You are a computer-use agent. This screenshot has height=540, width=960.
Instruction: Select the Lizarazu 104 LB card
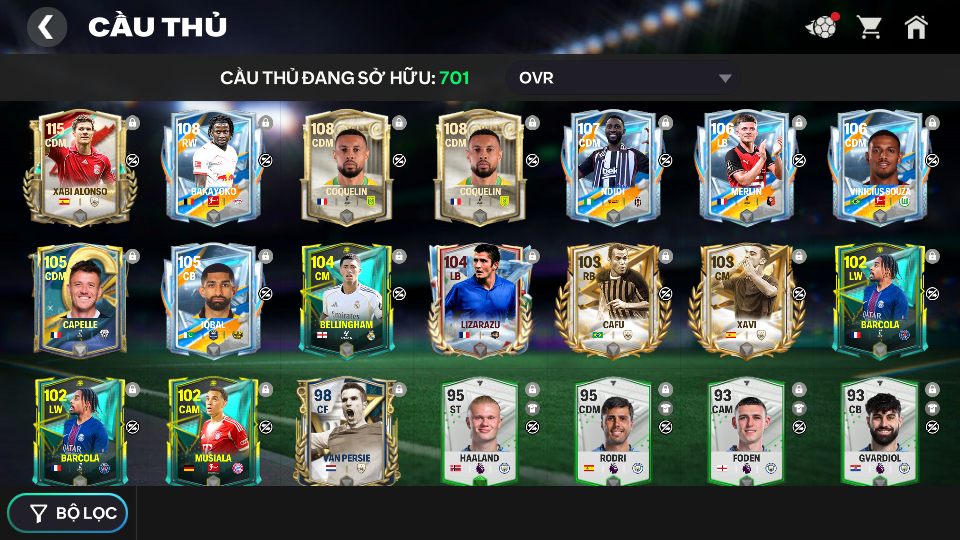click(x=479, y=300)
